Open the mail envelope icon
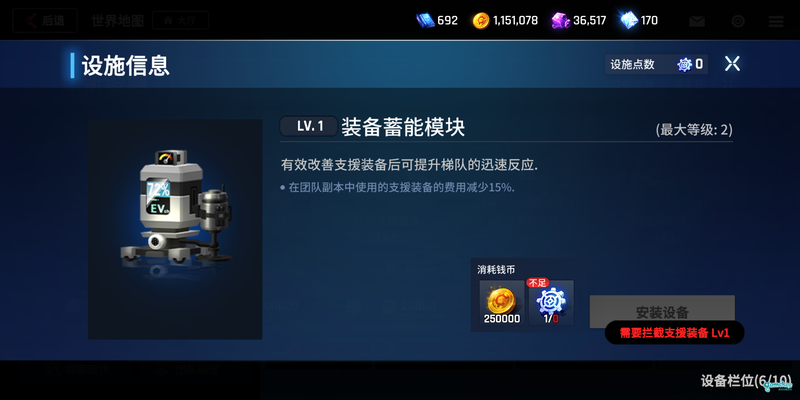Viewport: 800px width, 400px height. 697,21
